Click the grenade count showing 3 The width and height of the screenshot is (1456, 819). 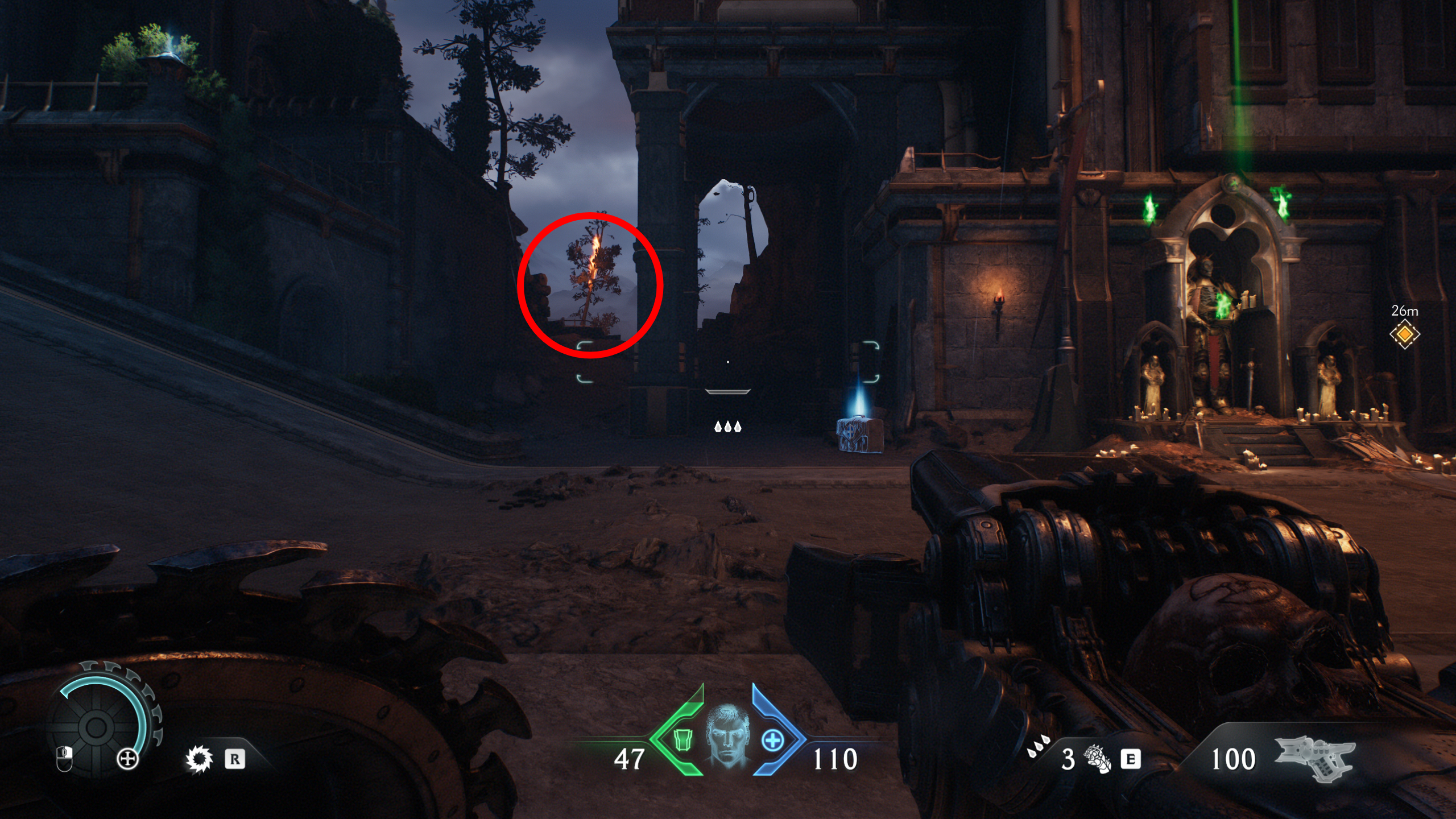point(1069,760)
